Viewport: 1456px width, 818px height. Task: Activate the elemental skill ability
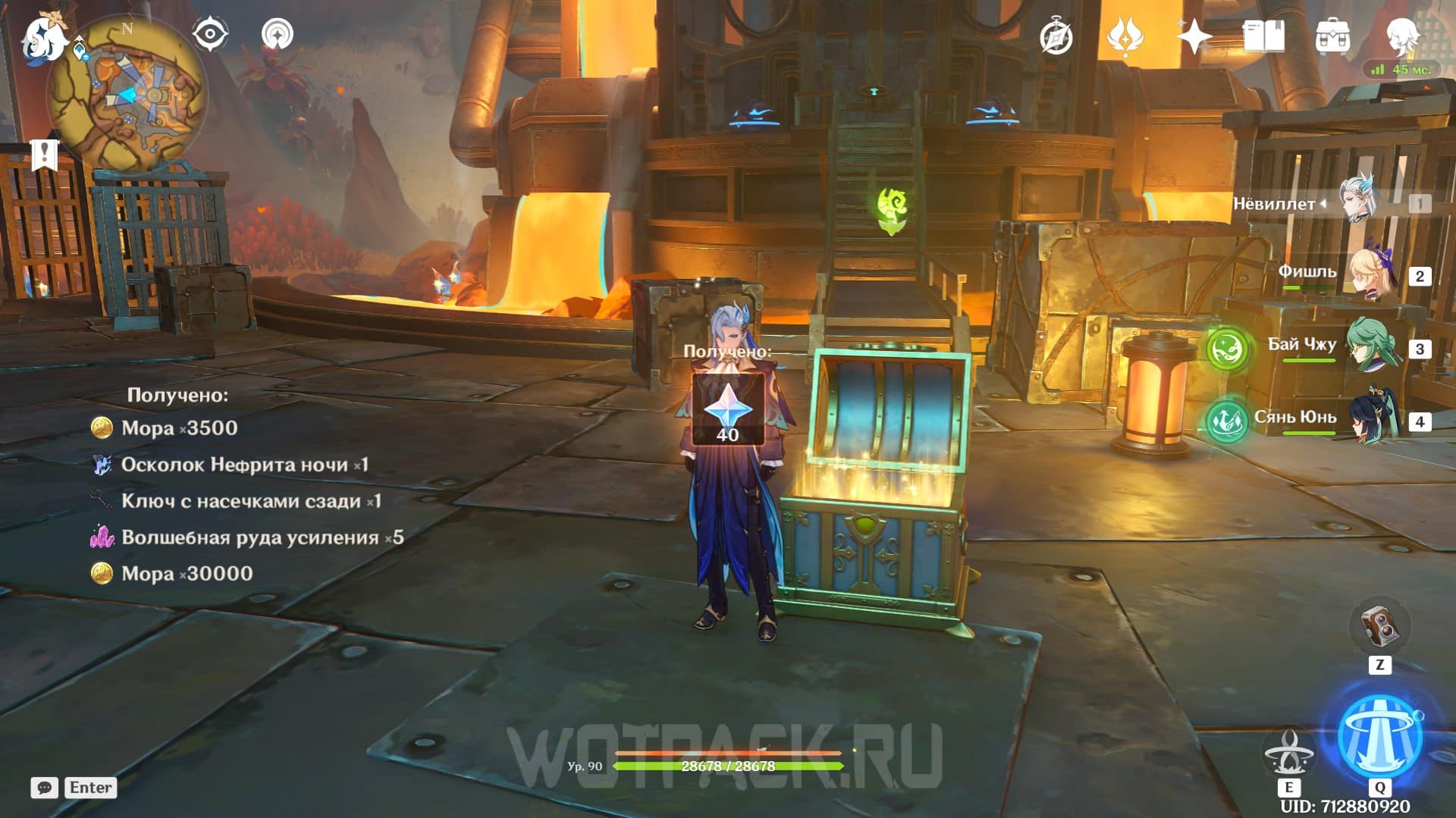[1288, 752]
